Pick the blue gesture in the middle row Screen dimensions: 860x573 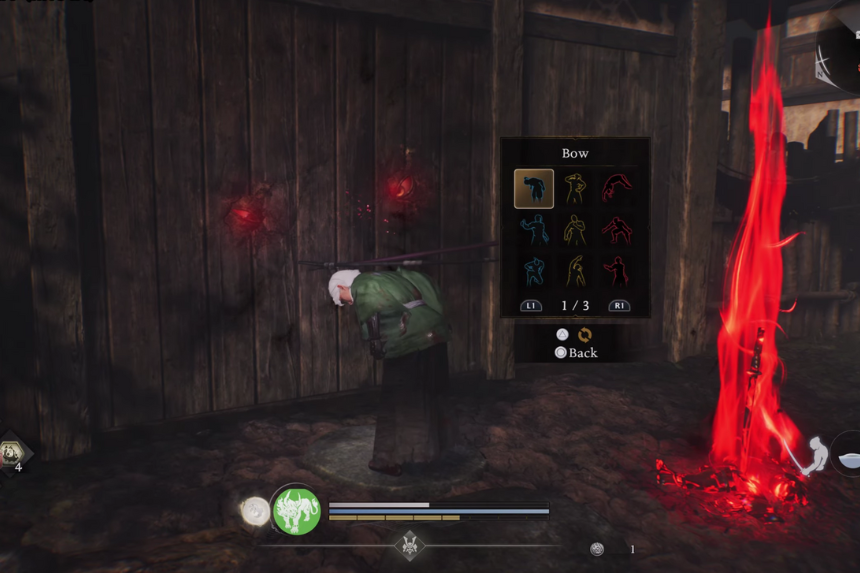coord(534,230)
